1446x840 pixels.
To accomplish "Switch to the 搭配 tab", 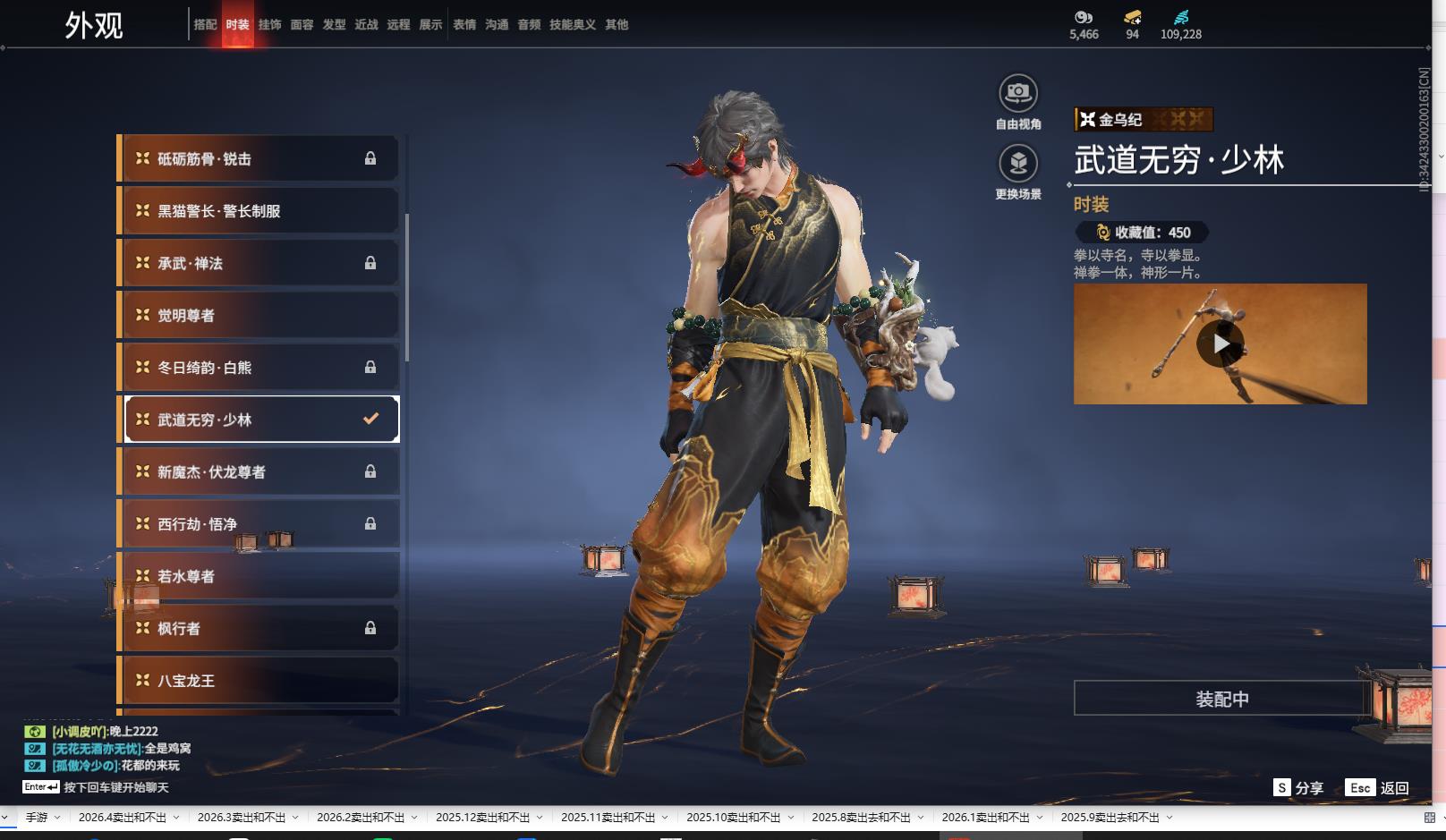I will click(205, 24).
